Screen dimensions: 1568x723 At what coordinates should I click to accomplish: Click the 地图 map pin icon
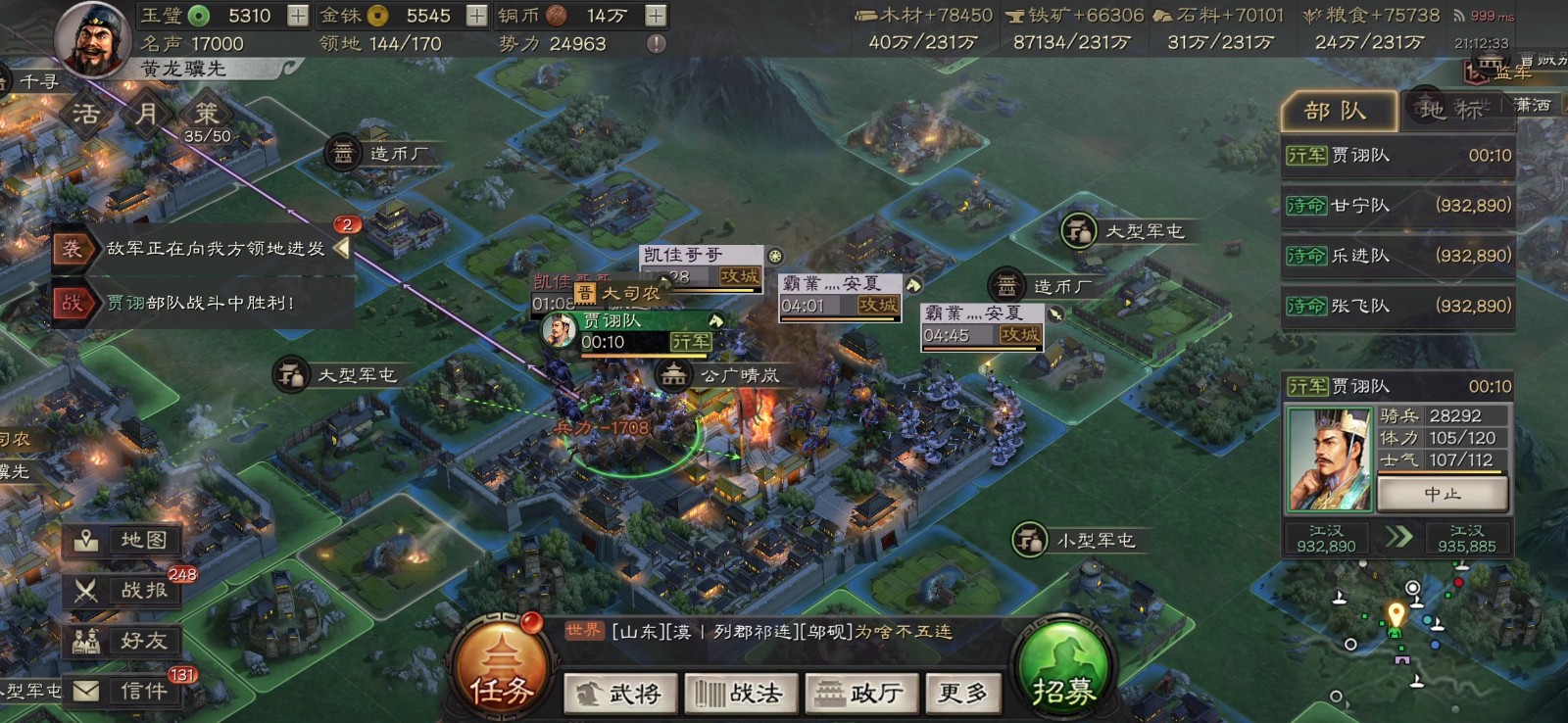[x=118, y=540]
